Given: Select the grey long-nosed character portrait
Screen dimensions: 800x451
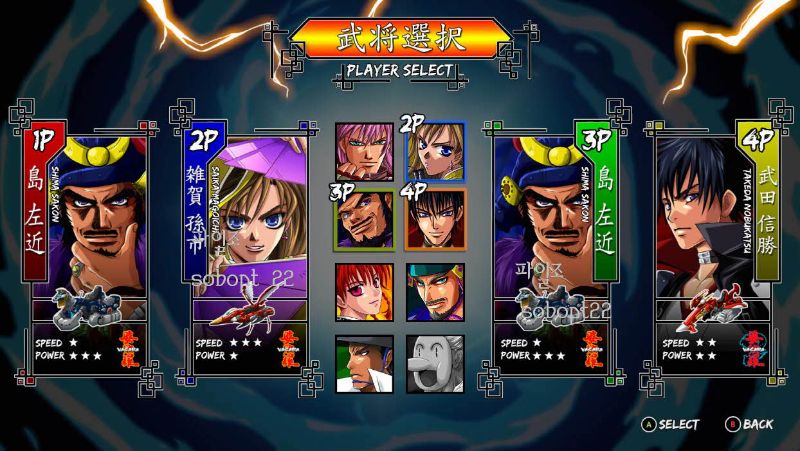Looking at the screenshot, I should click(x=435, y=363).
